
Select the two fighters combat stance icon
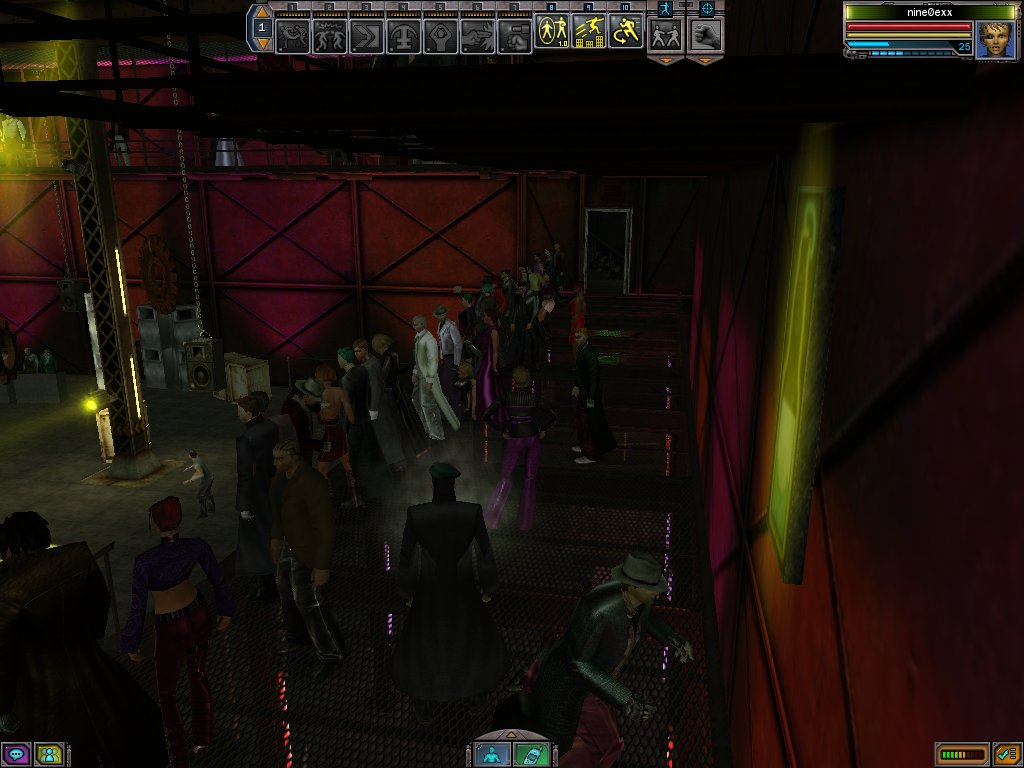tap(665, 35)
